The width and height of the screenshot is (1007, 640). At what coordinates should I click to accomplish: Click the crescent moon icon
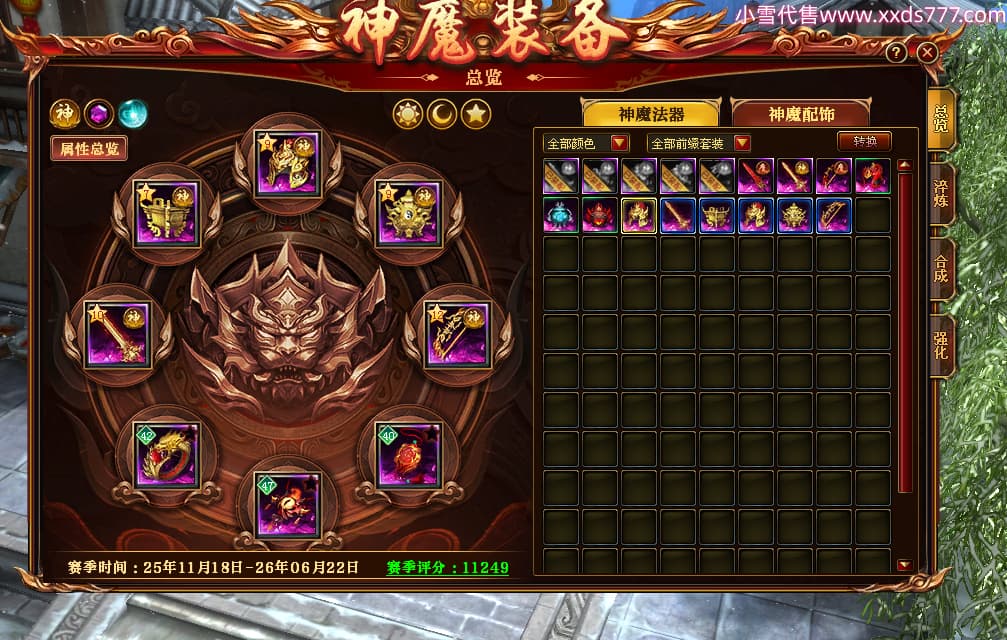pyautogui.click(x=442, y=115)
